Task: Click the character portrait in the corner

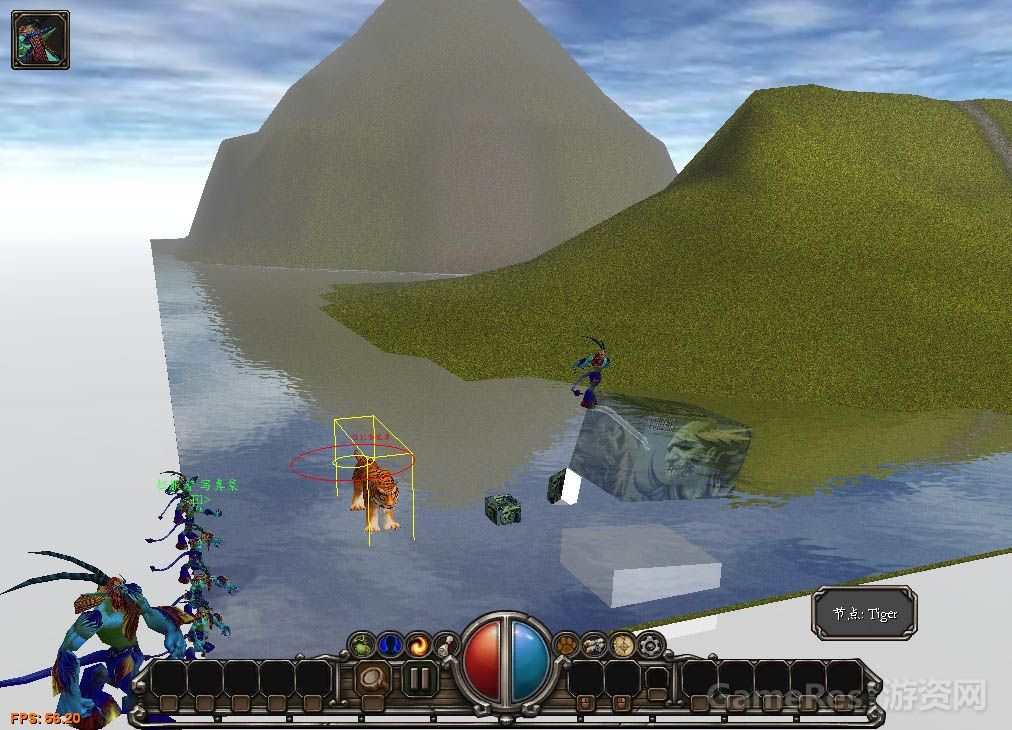Action: pos(40,40)
